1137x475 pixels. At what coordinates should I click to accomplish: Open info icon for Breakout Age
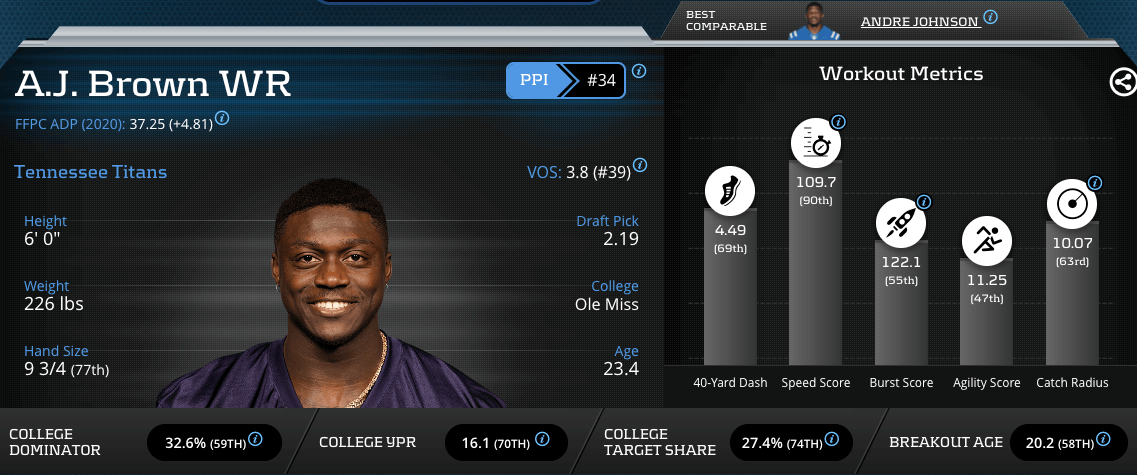[x=1103, y=439]
